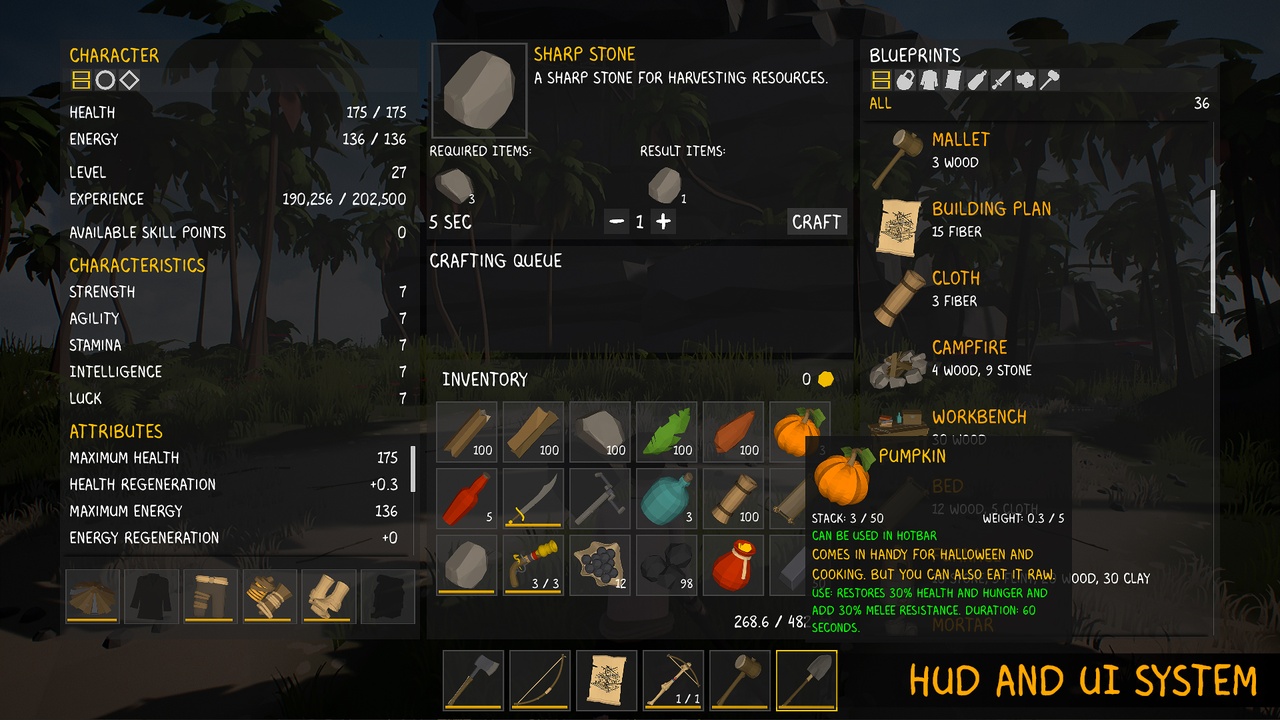1280x720 pixels.
Task: Increase craft quantity with the plus button
Action: (x=663, y=222)
